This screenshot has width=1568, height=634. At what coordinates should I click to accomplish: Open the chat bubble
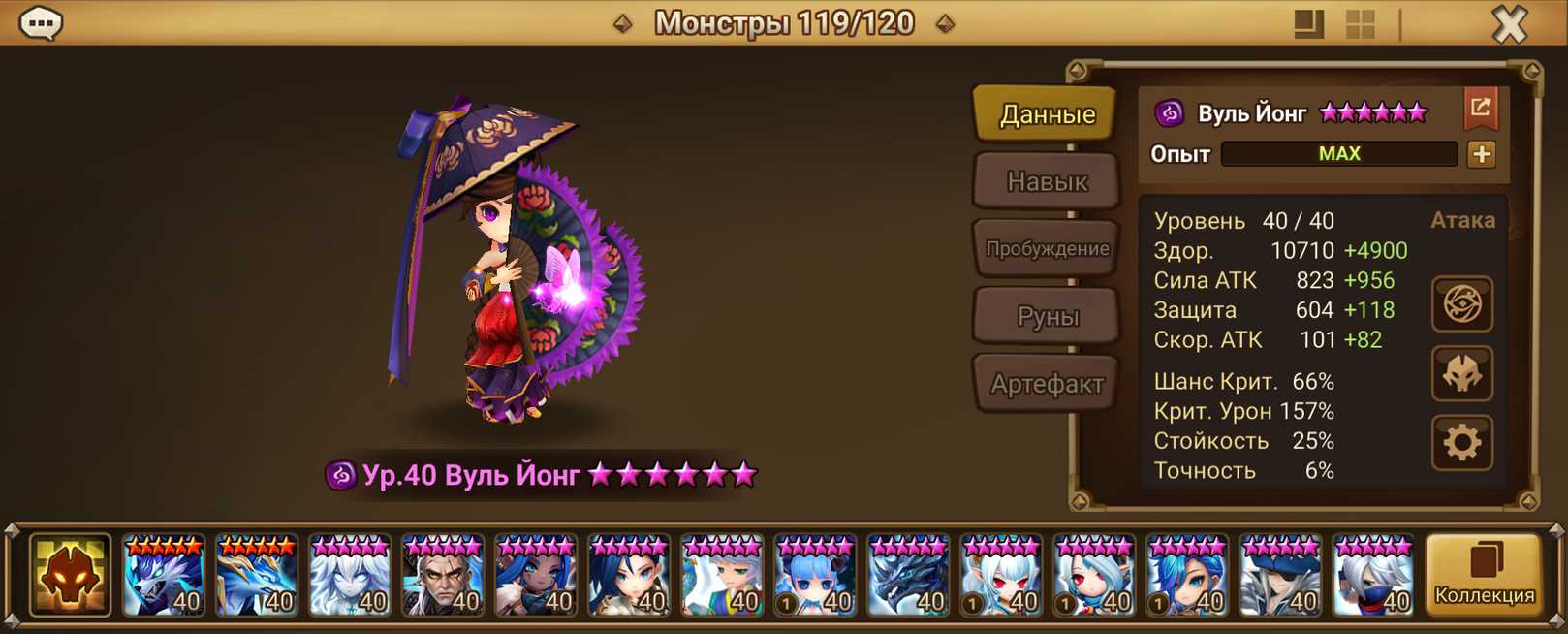coord(41,23)
